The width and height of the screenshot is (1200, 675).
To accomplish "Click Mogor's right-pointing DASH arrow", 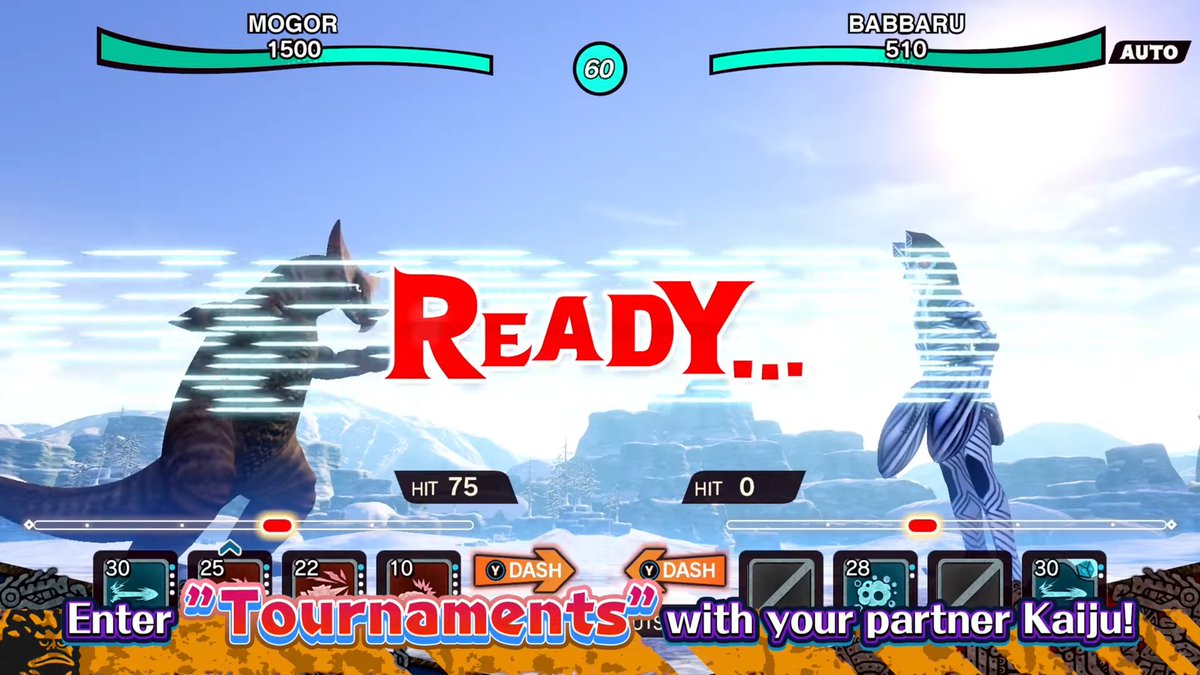I will 524,570.
